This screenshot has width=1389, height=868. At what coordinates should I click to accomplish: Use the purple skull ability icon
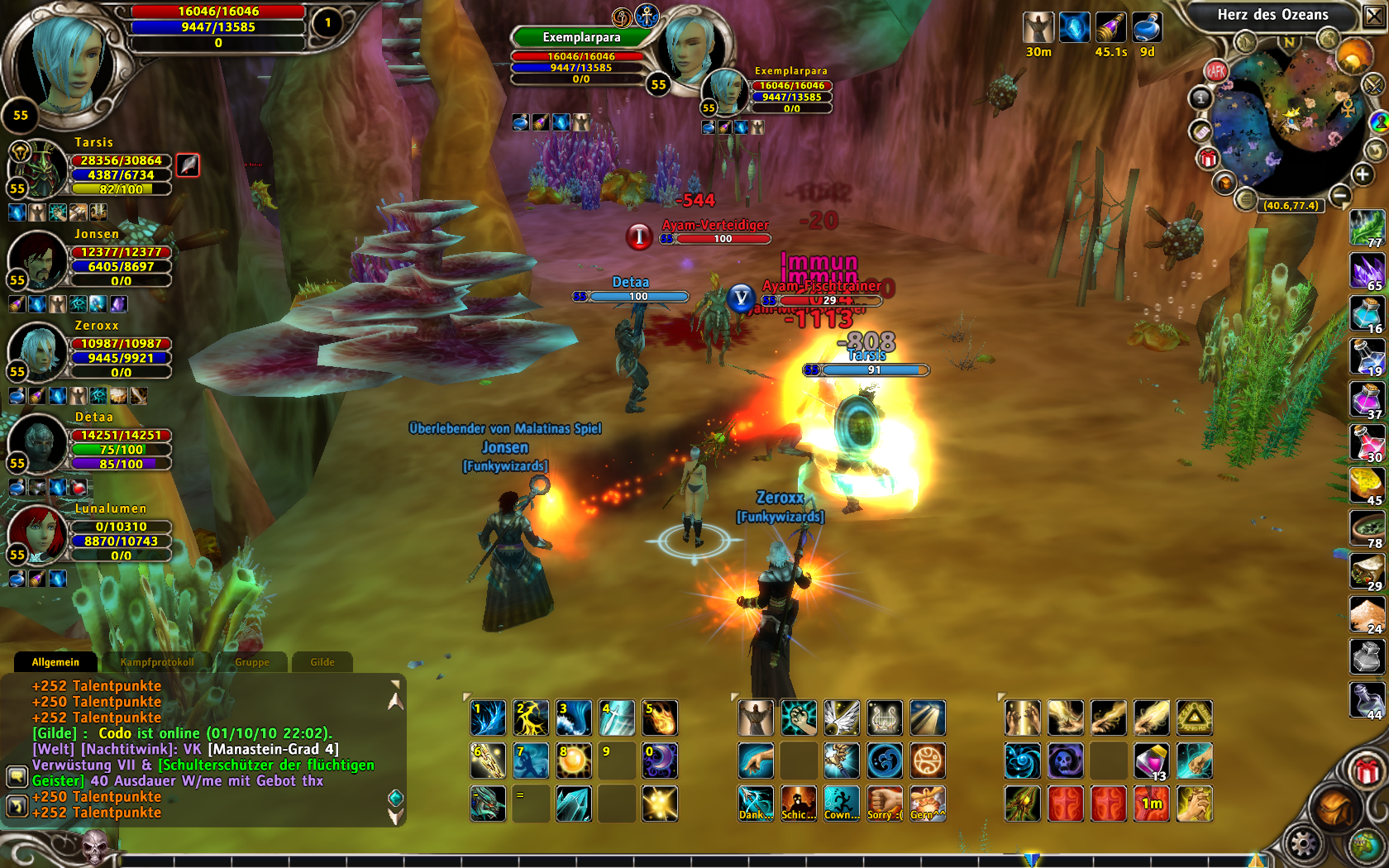pyautogui.click(x=1065, y=761)
